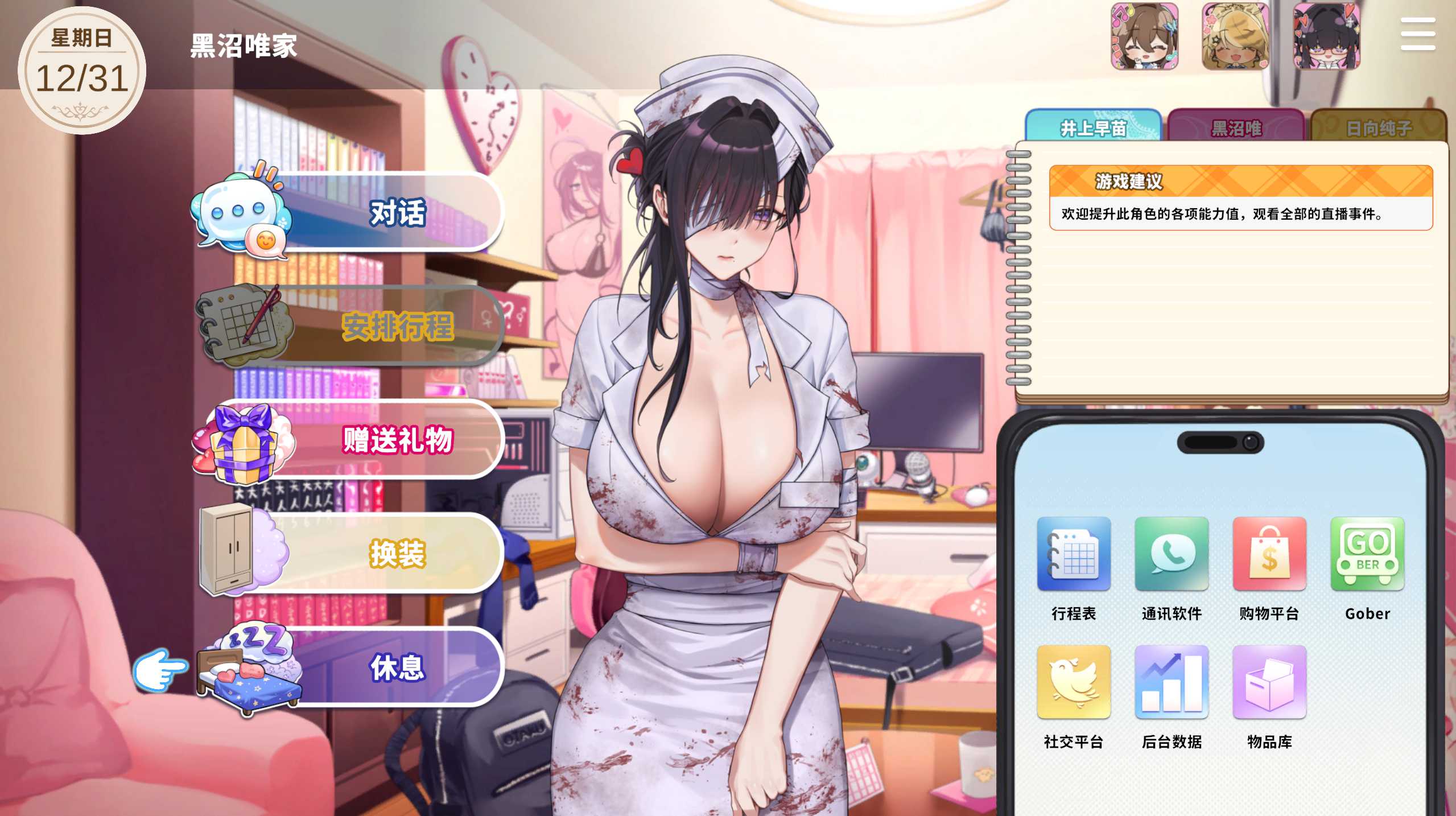Open the 社交平台 social app
This screenshot has width=1456, height=816.
pos(1074,682)
